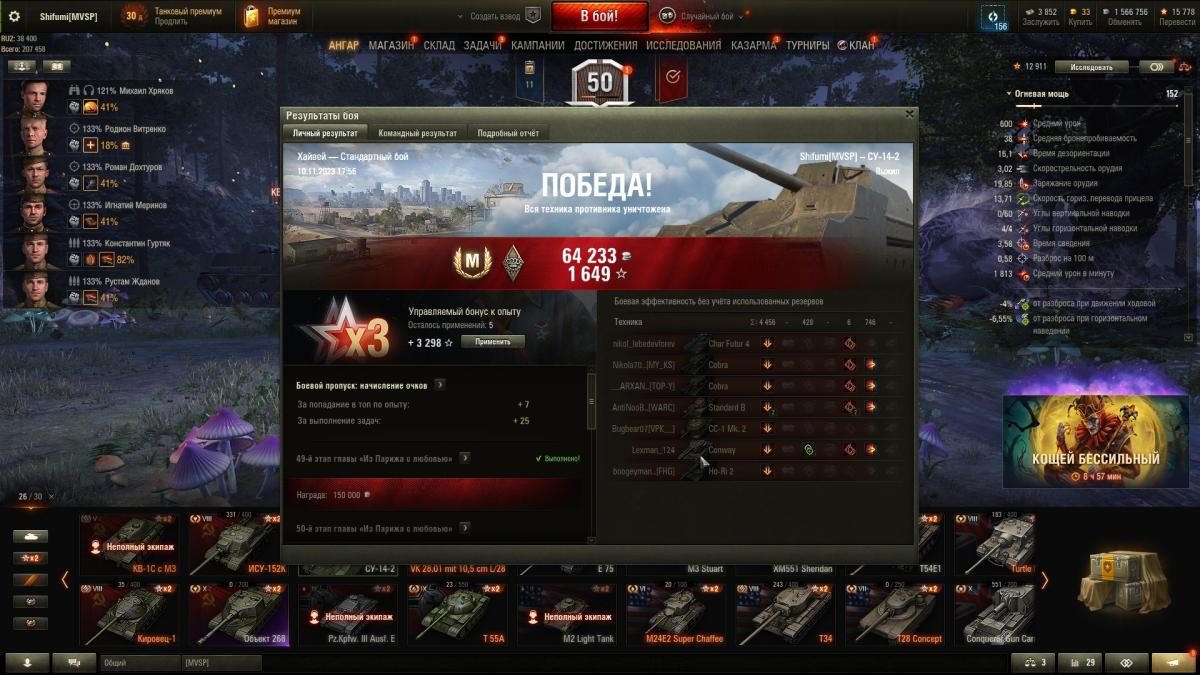1200x675 pixels.
Task: Select the Объект 268 tank in carousel
Action: 238,613
